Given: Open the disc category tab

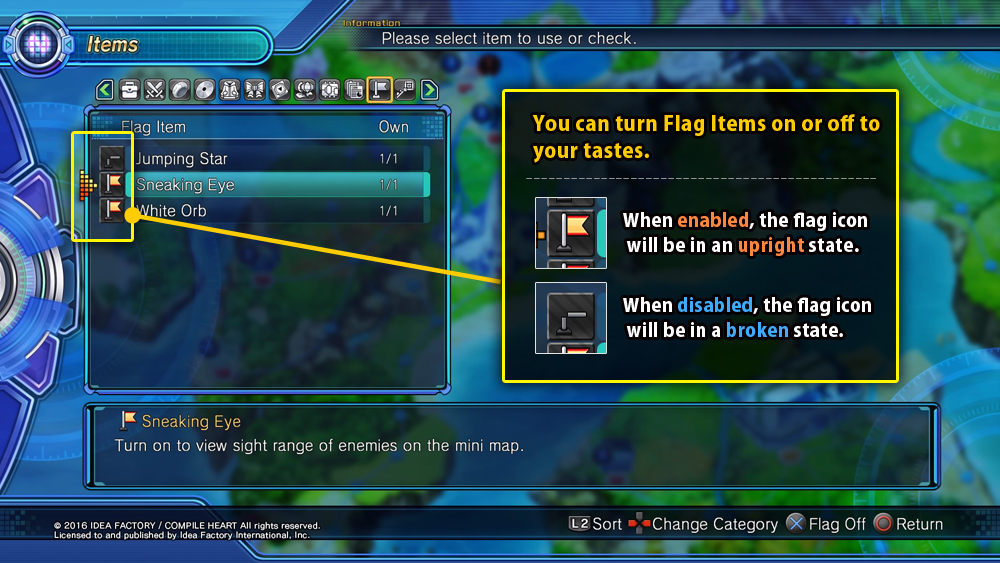Looking at the screenshot, I should click(204, 91).
